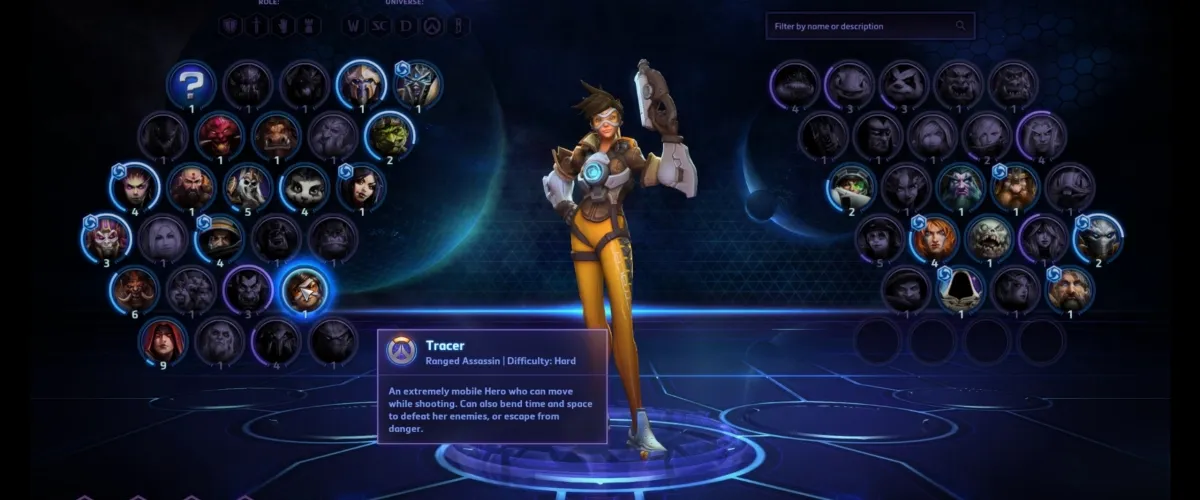The height and width of the screenshot is (500, 1200).
Task: Choose the highlighted Tracer hero portrait
Action: (305, 290)
